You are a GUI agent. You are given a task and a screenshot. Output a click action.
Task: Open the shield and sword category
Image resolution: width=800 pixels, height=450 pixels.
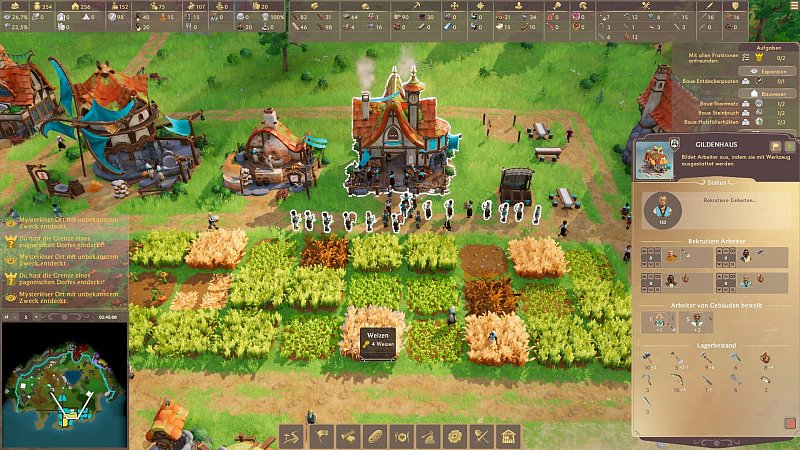(x=481, y=436)
